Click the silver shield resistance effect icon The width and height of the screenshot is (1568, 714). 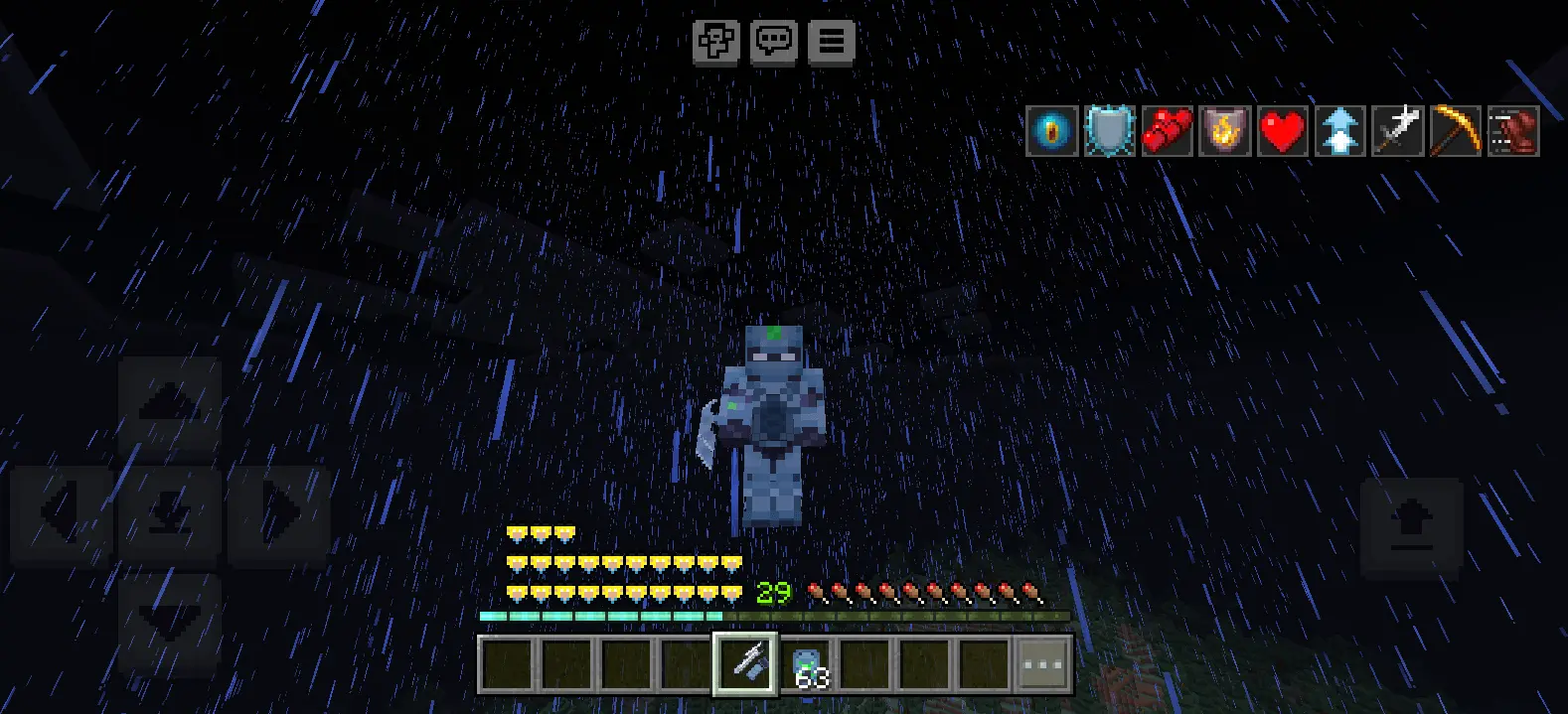tap(1109, 131)
